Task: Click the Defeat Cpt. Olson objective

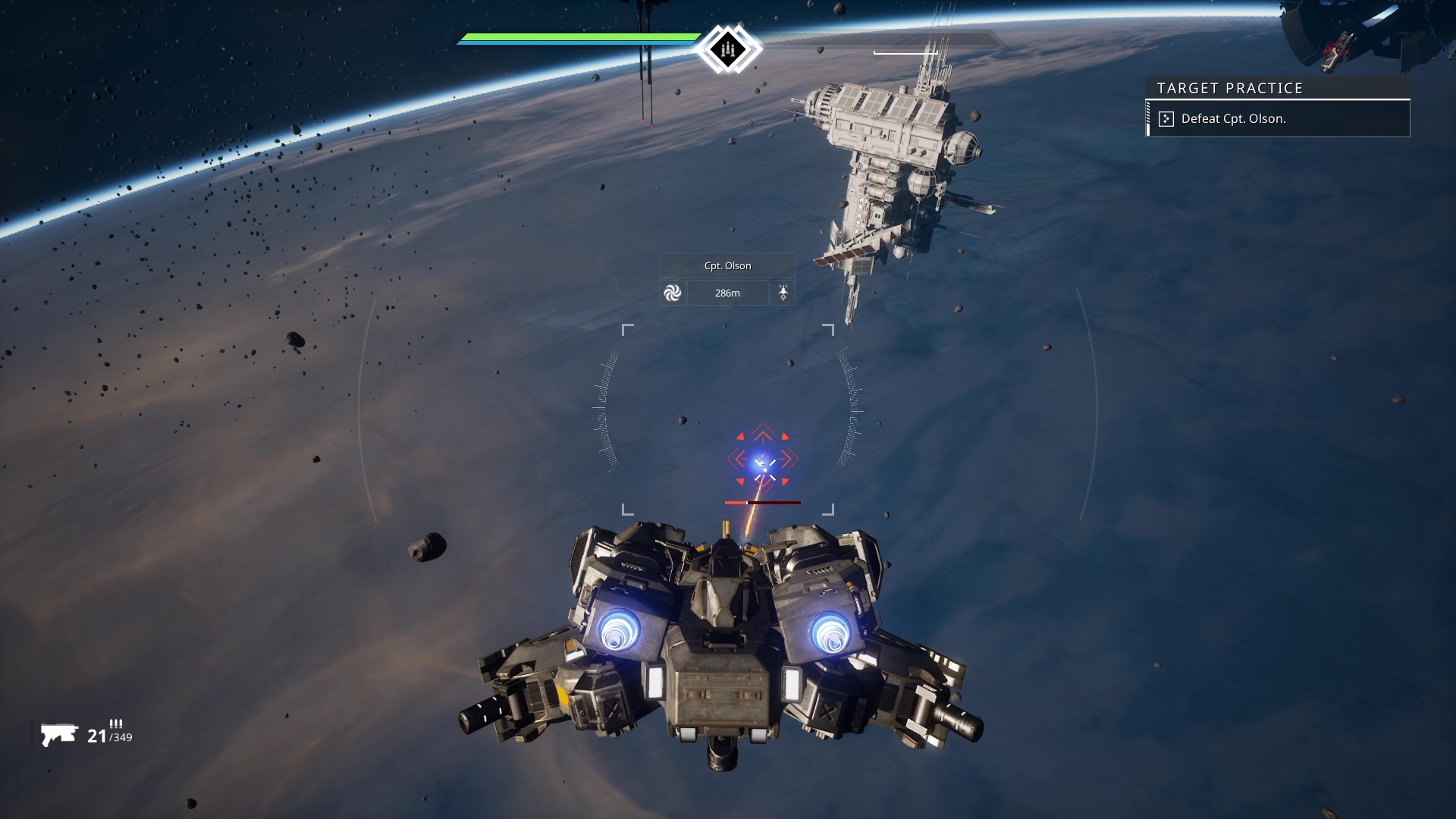Action: (x=1233, y=119)
